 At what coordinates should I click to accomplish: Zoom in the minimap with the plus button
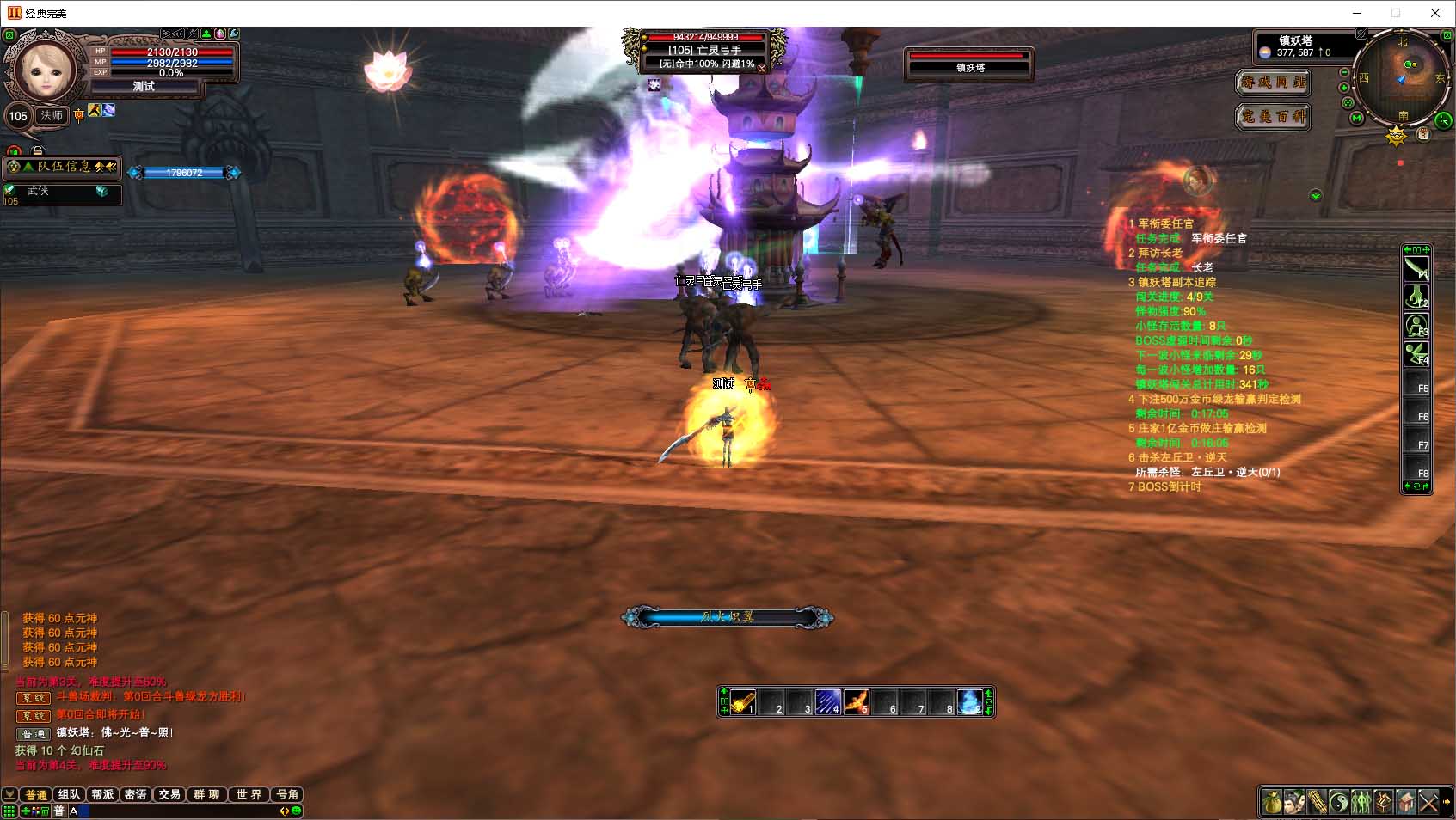point(1344,88)
